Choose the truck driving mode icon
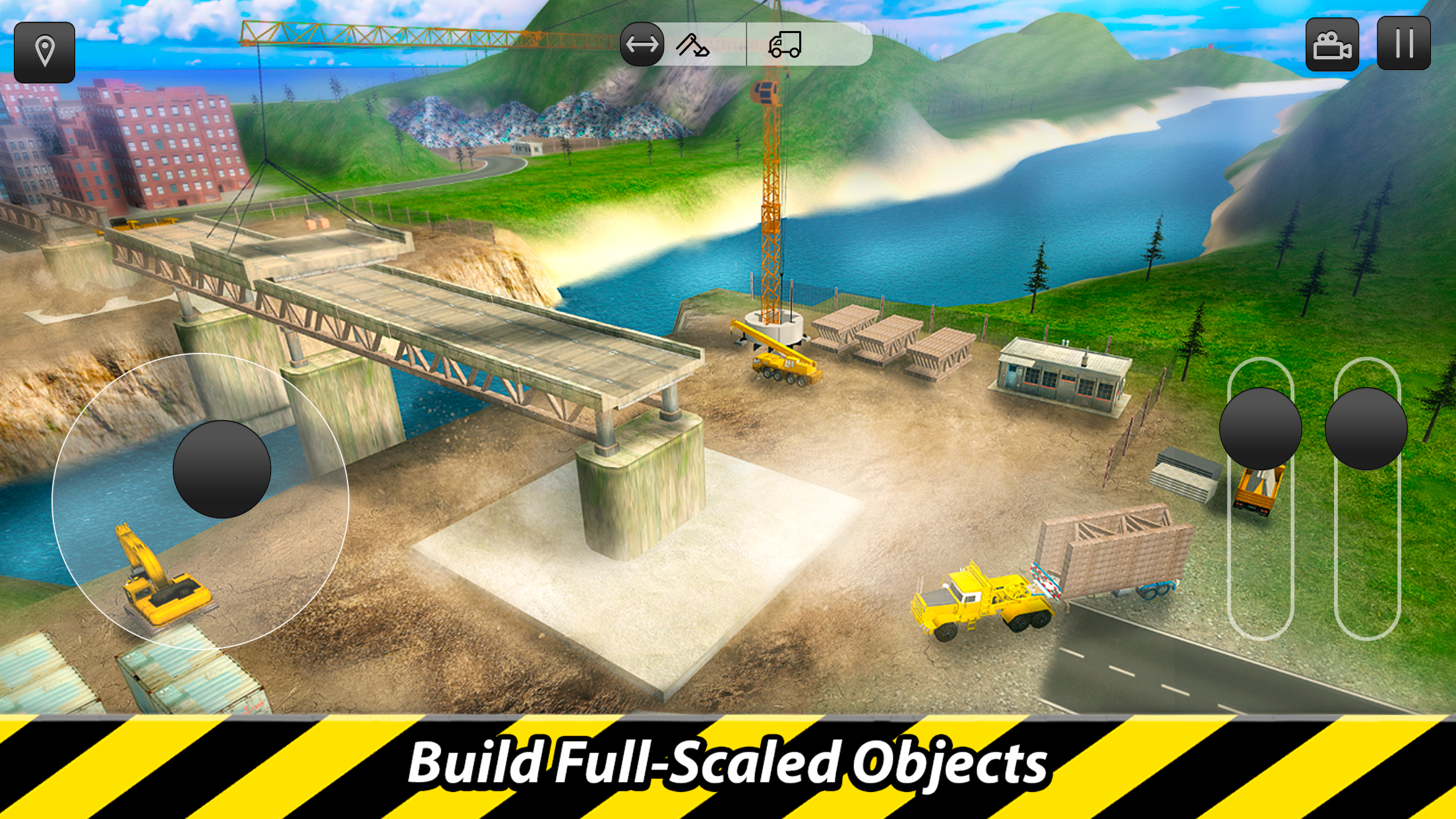The height and width of the screenshot is (819, 1456). pos(785,45)
